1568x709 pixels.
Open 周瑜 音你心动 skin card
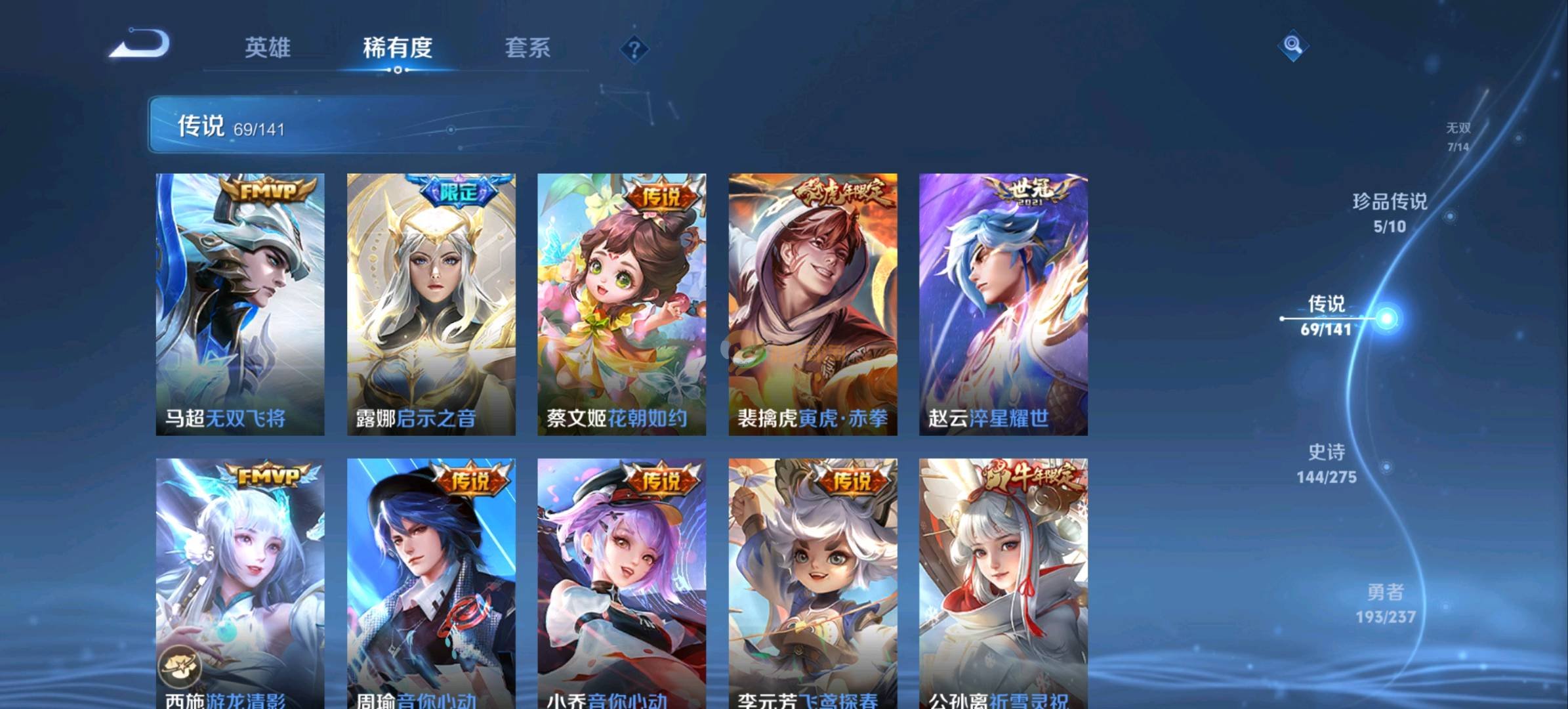pos(431,583)
